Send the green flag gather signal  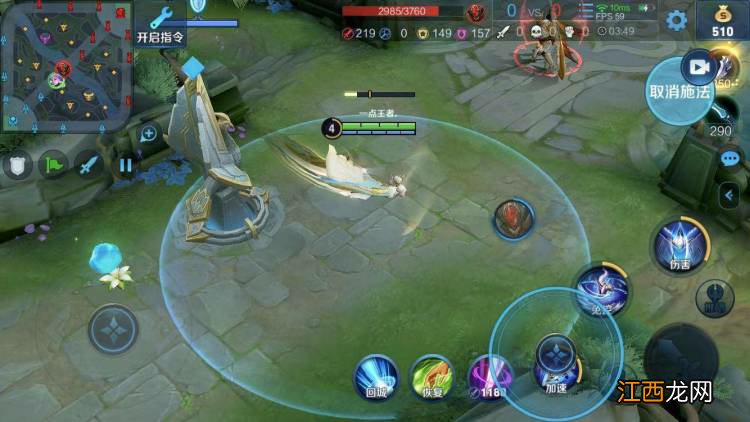(x=54, y=165)
